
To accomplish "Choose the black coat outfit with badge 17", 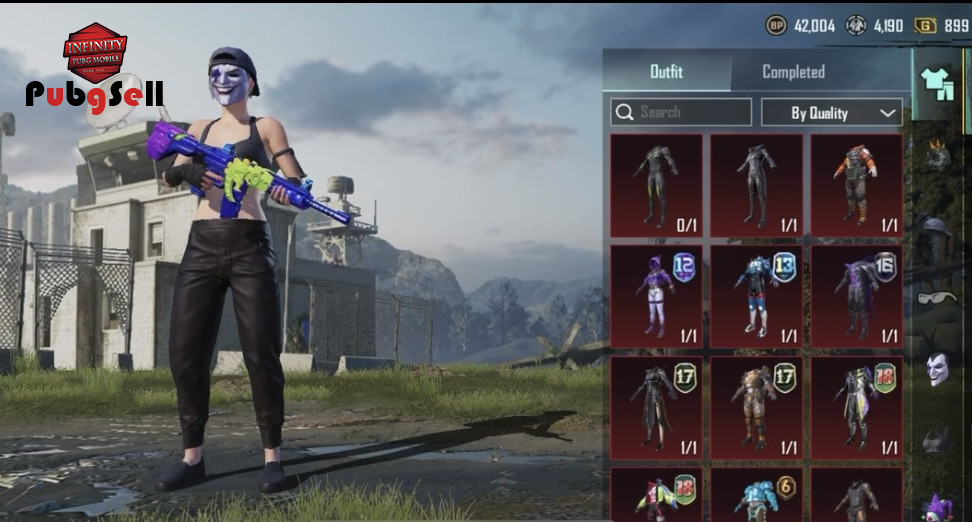I will tap(656, 405).
